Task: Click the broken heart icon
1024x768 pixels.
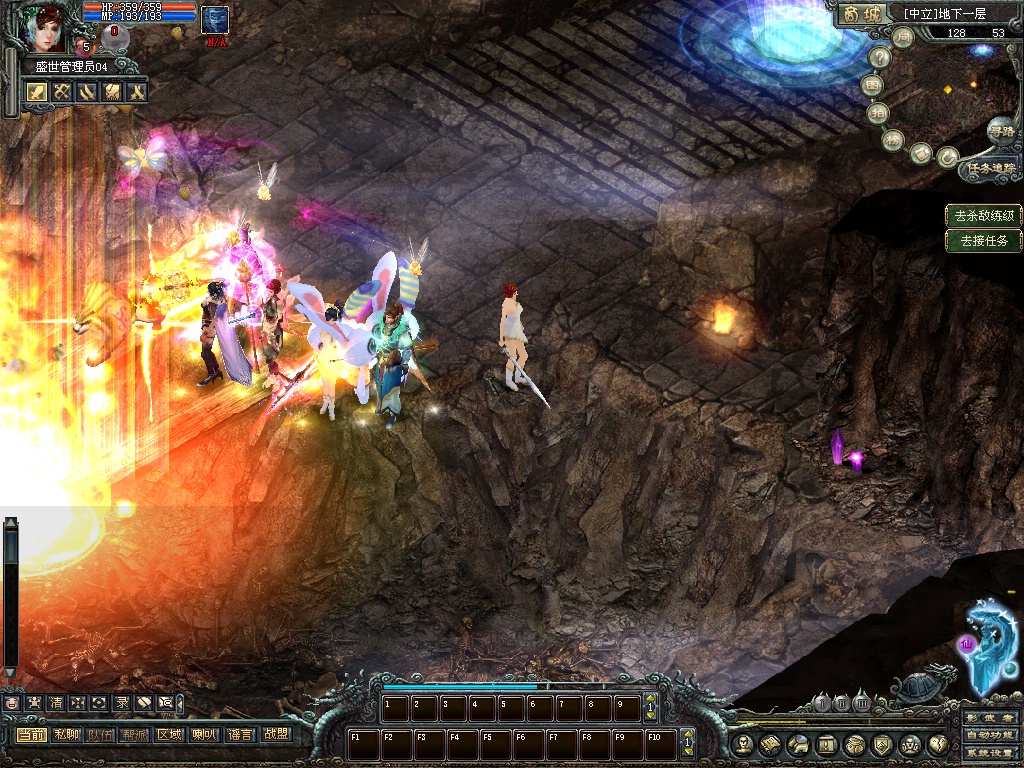Action: (938, 744)
